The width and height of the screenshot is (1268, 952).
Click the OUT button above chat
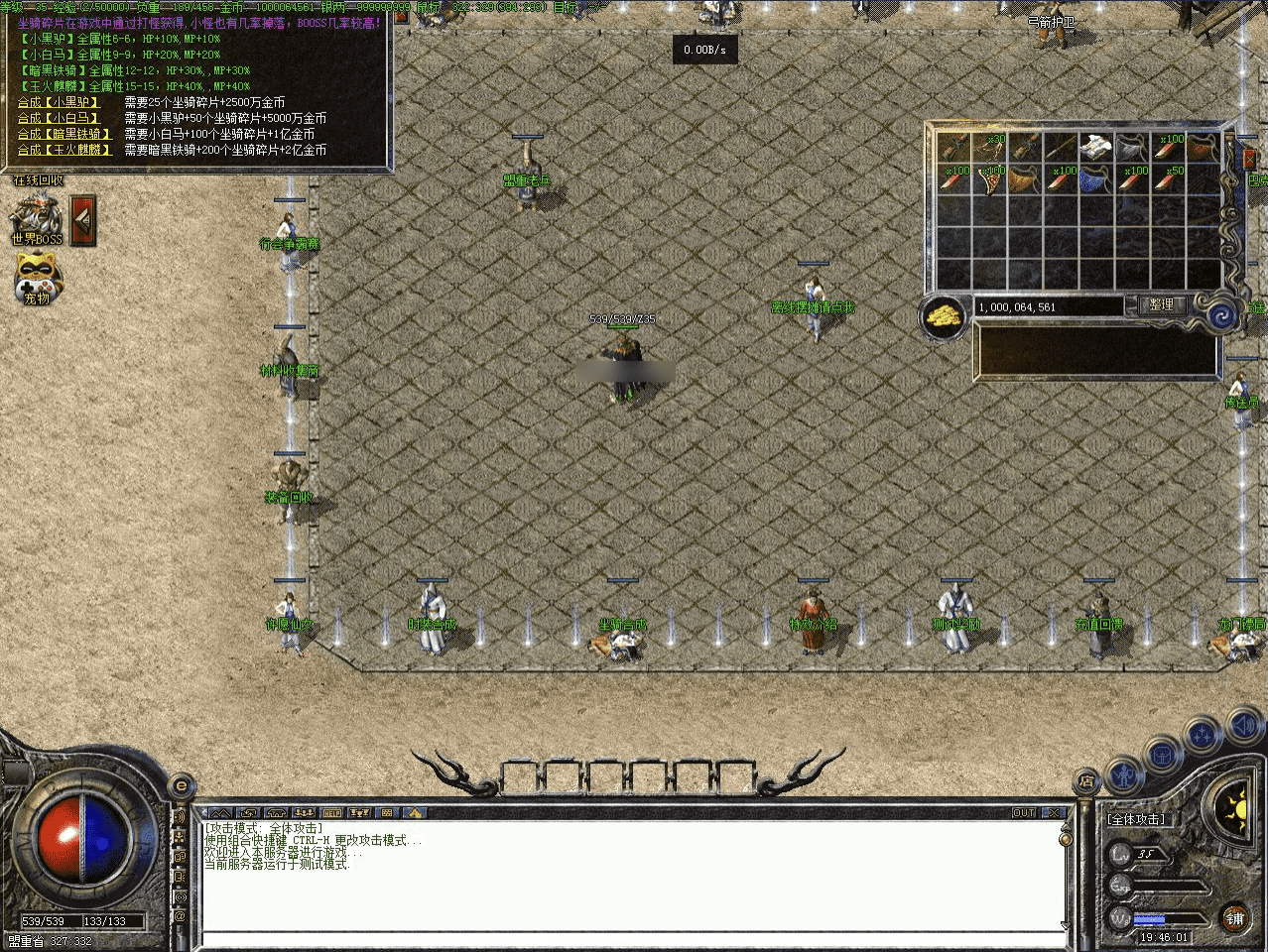pos(1024,813)
